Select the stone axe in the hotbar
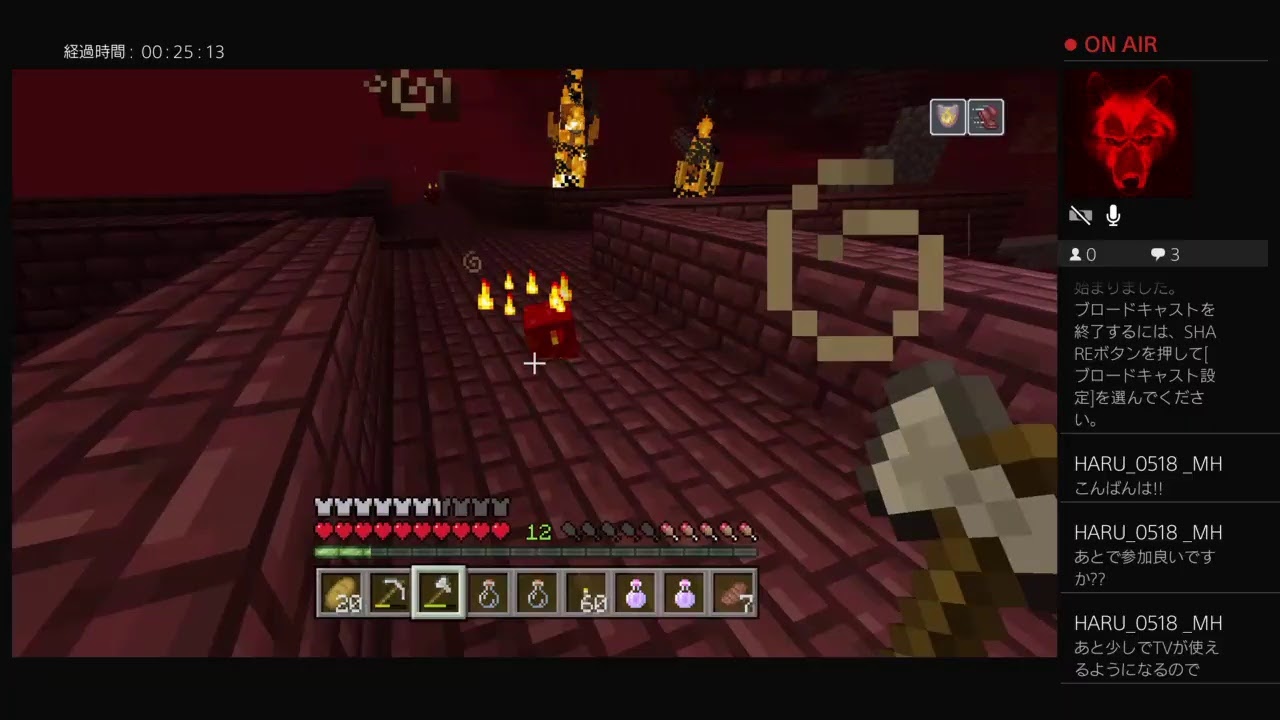1280x720 pixels. [x=438, y=593]
